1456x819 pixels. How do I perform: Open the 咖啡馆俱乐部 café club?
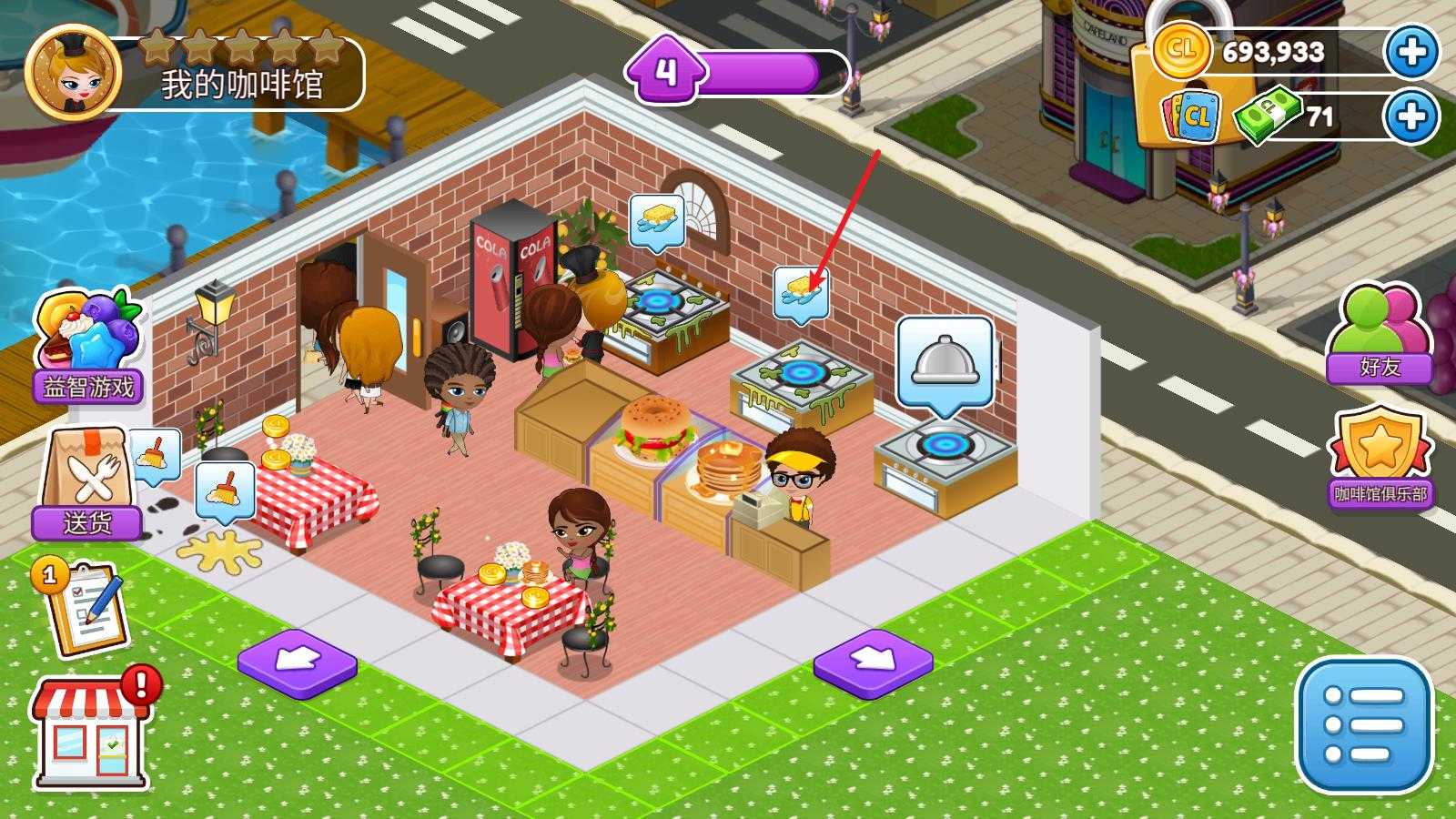[1380, 460]
